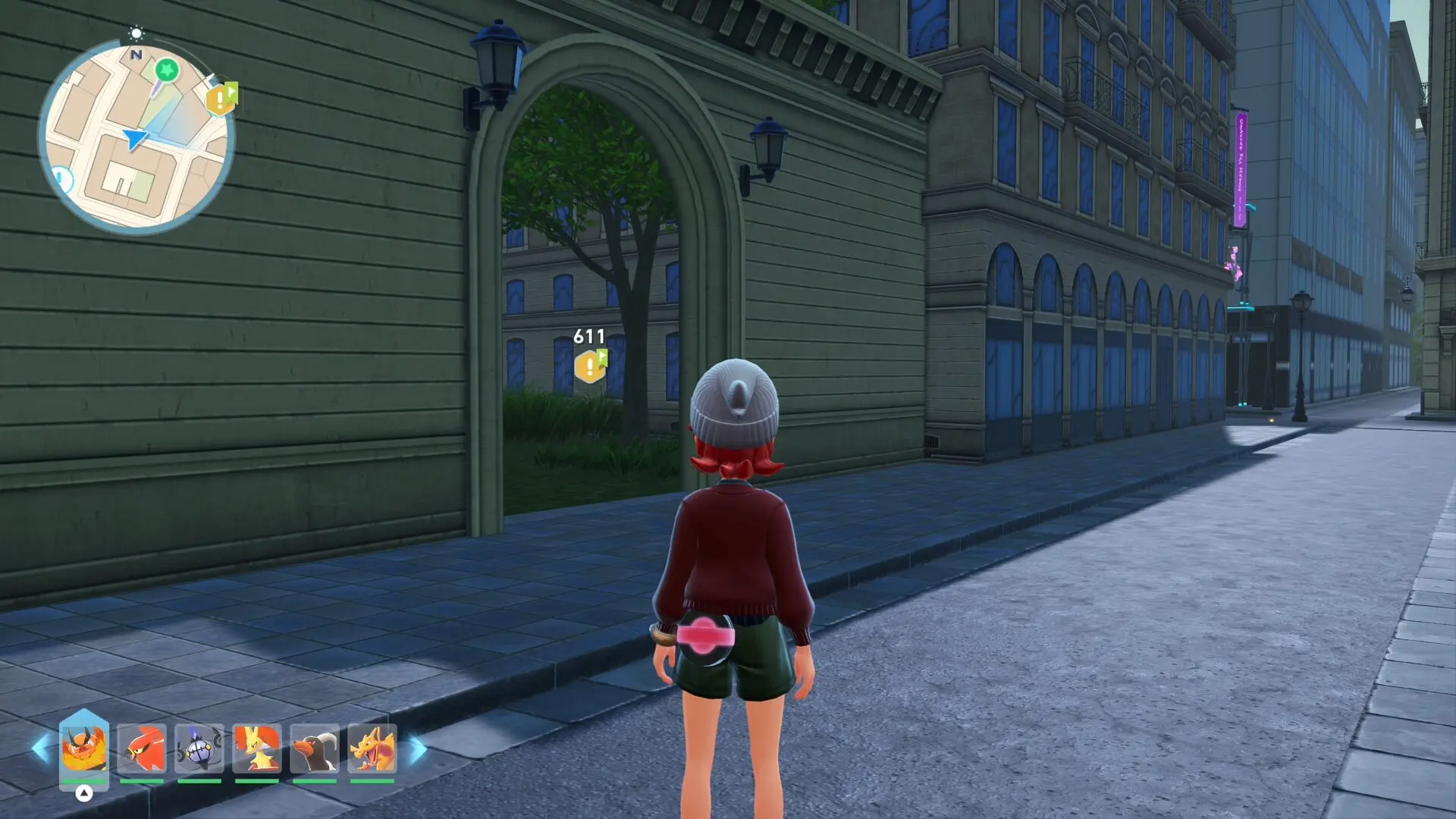Select Emboar in the party bar
This screenshot has width=1456, height=819.
tap(83, 748)
